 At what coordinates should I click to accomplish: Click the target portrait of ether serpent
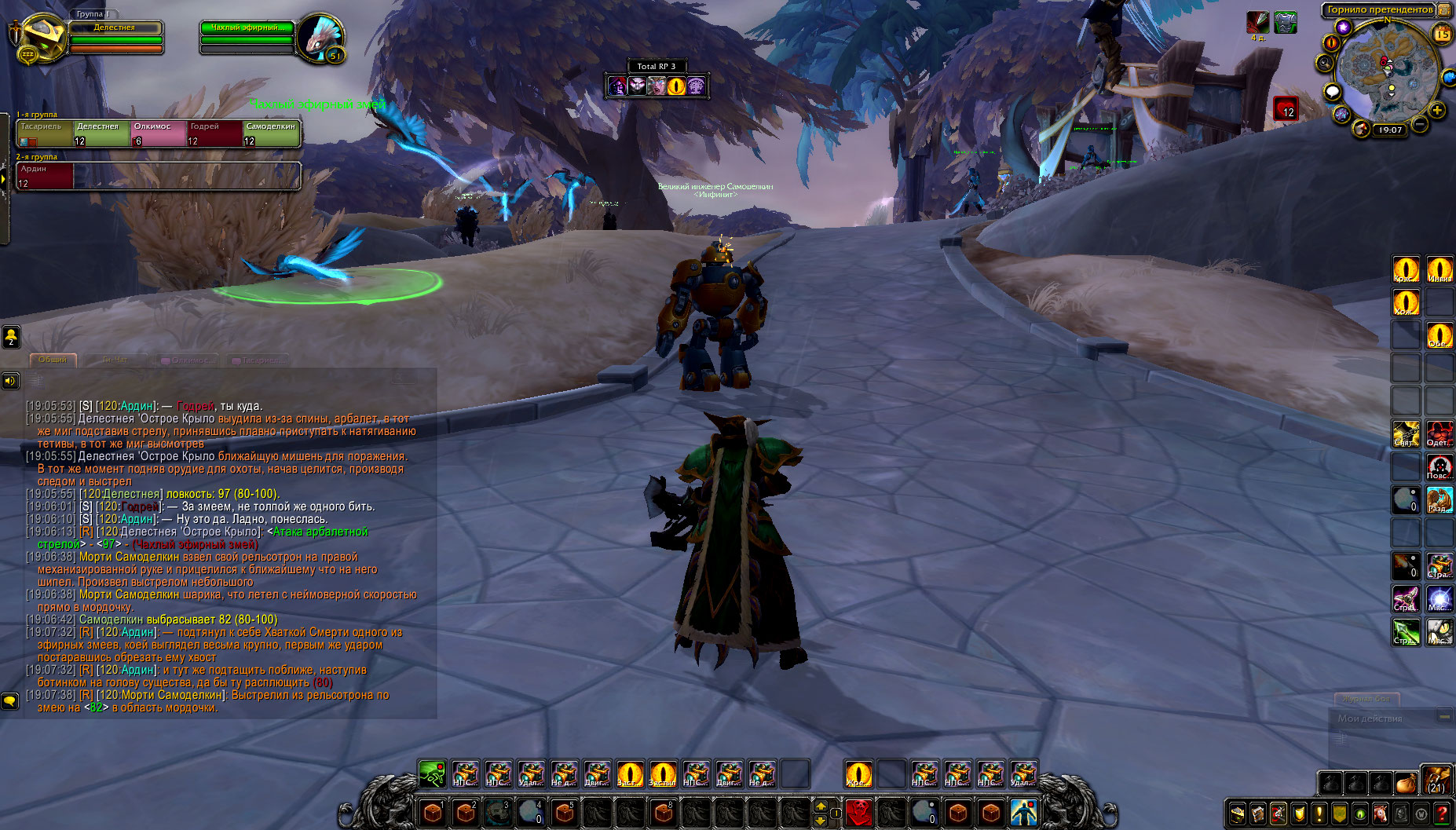[320, 36]
